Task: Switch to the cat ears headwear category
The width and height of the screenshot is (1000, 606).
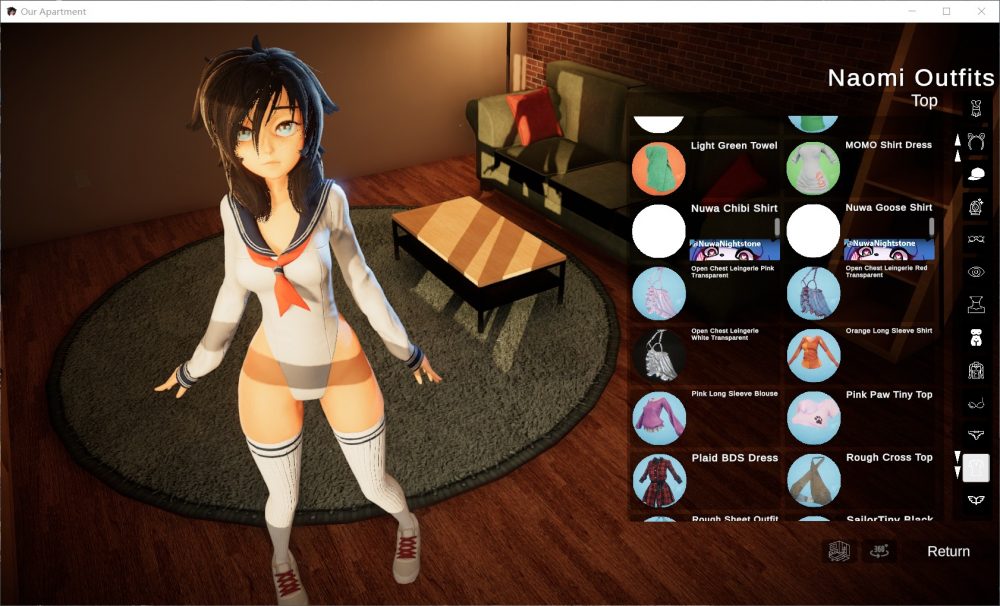Action: pos(976,141)
